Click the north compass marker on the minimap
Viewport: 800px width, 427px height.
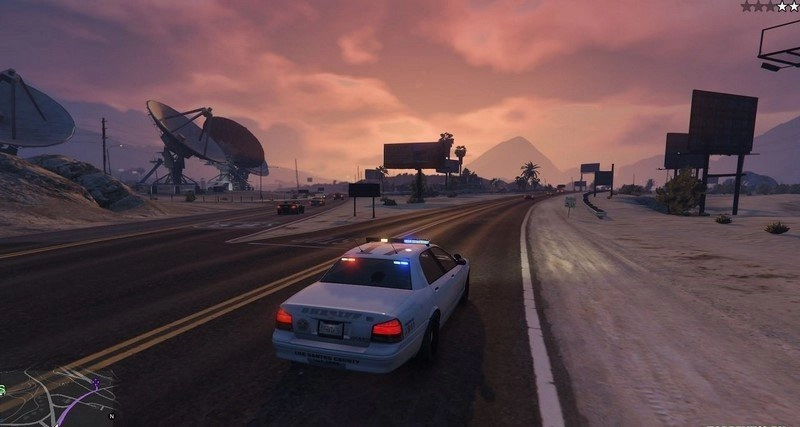click(112, 415)
